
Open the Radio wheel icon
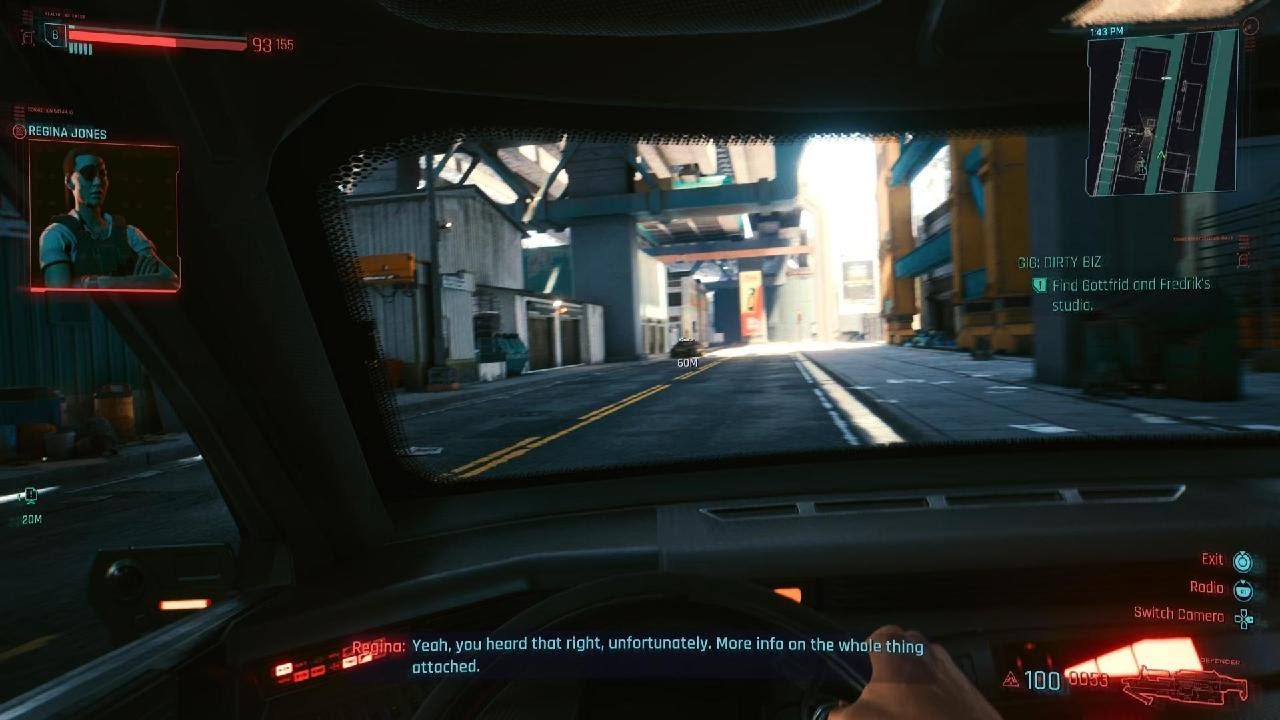tap(1244, 592)
